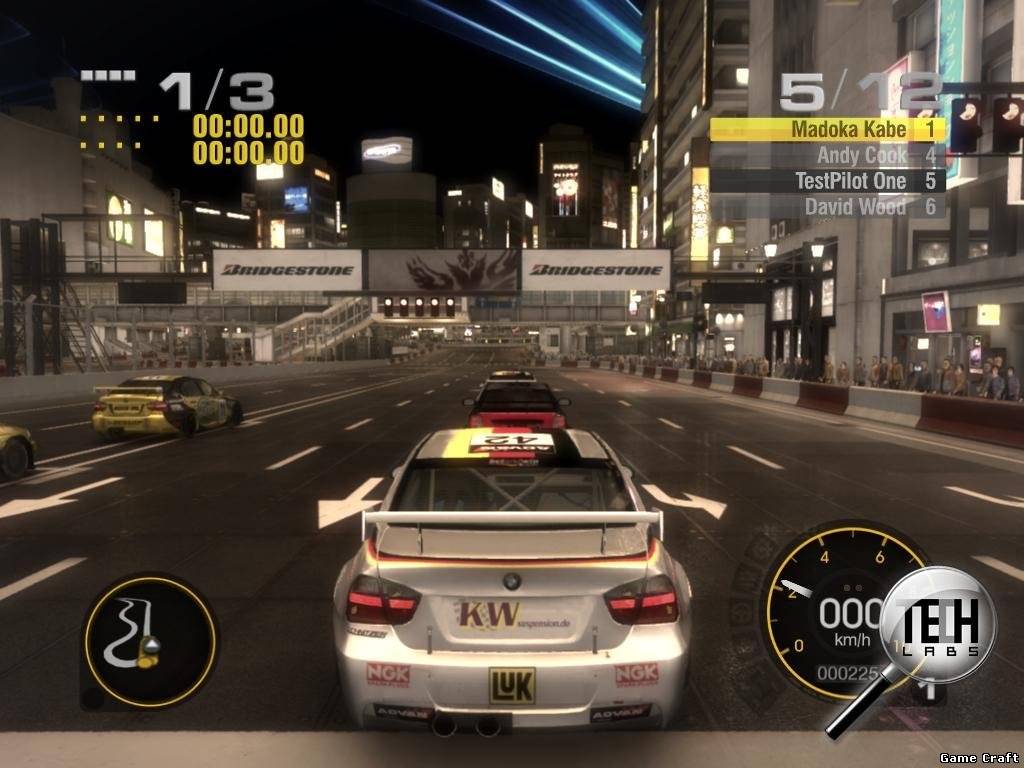The image size is (1024, 768).
Task: Select Madoka Kabe in the standings
Action: [828, 129]
